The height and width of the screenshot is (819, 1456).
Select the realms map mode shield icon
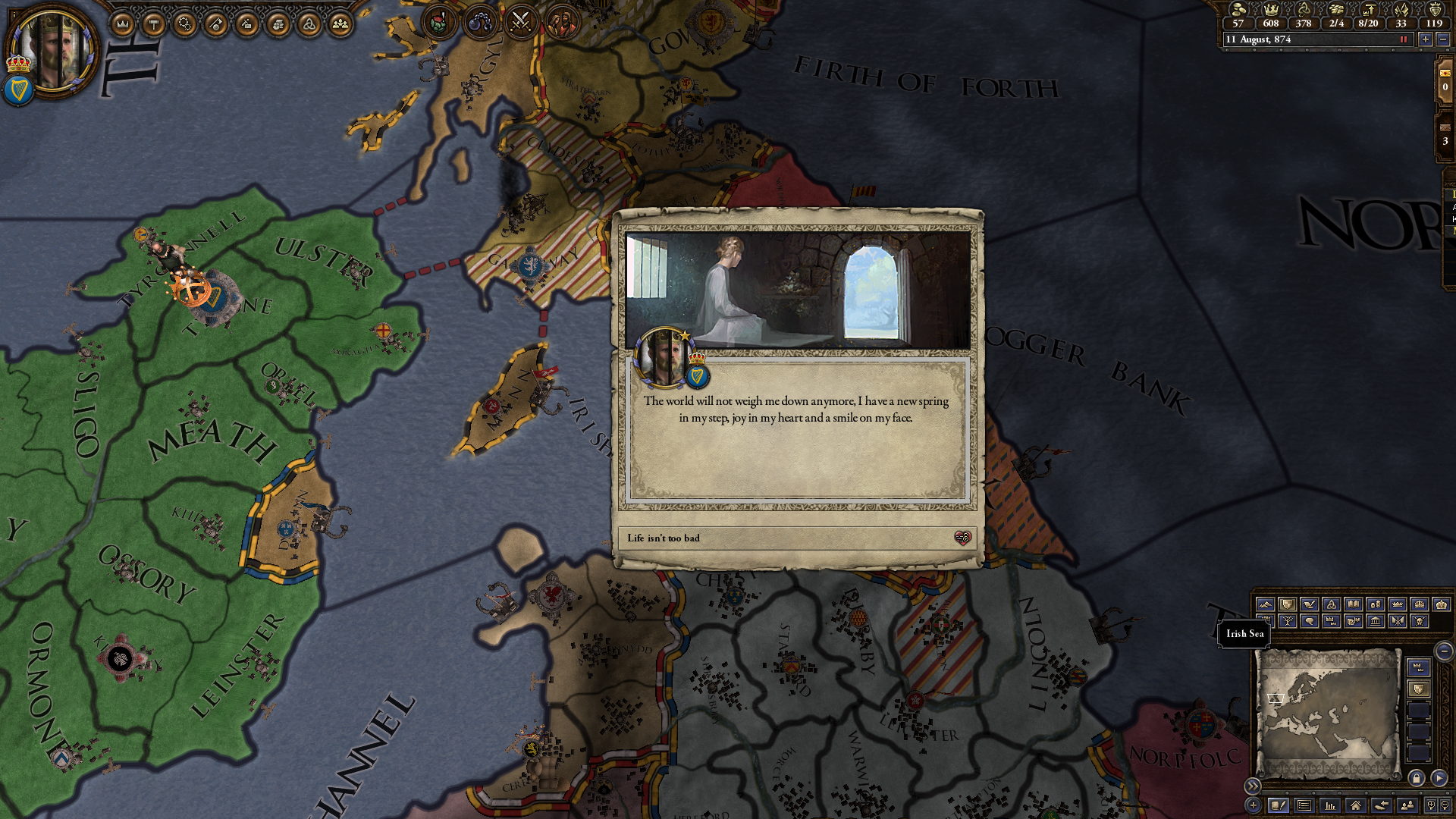[x=1288, y=604]
